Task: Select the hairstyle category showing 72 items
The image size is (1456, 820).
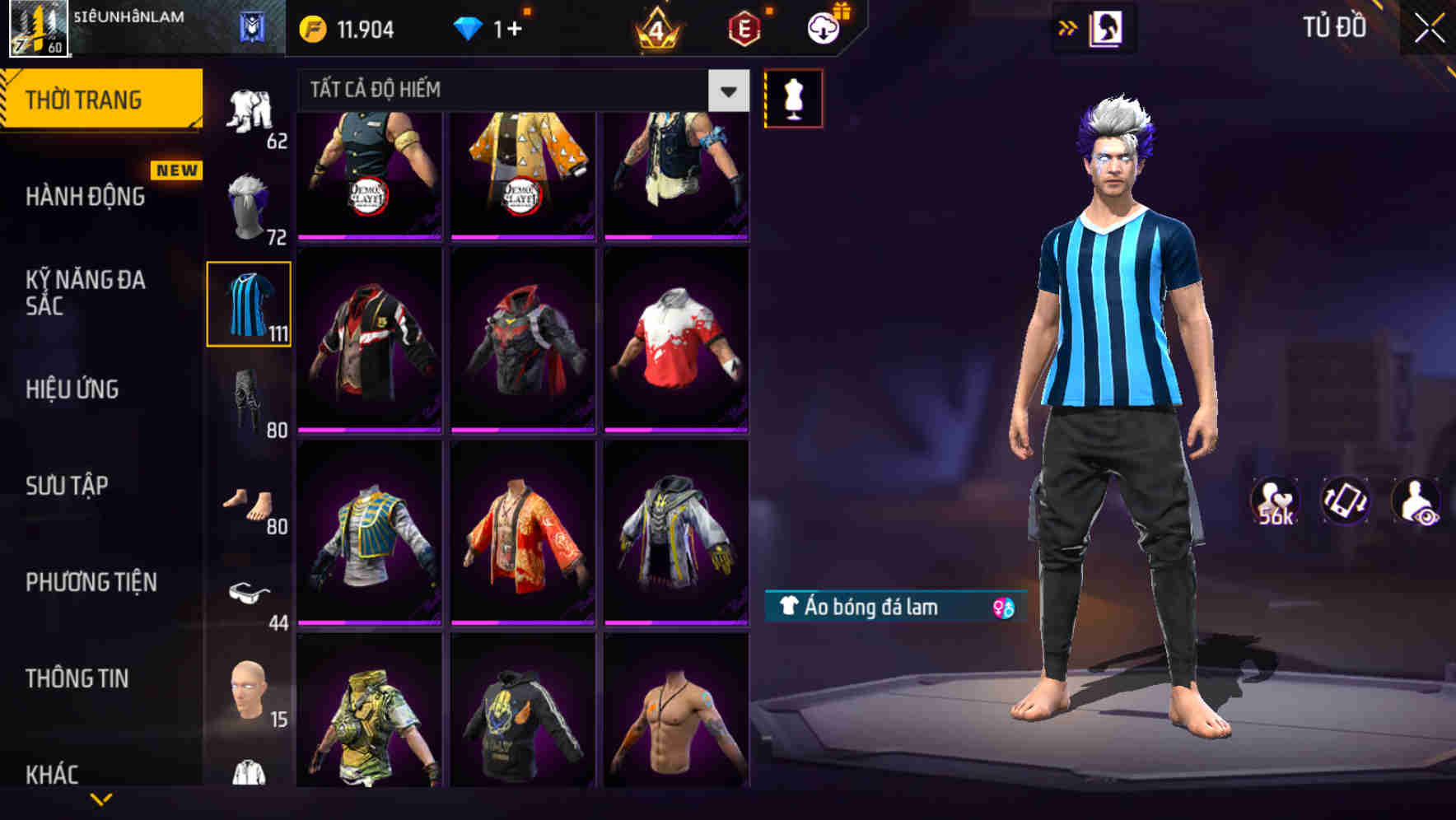Action: (248, 202)
